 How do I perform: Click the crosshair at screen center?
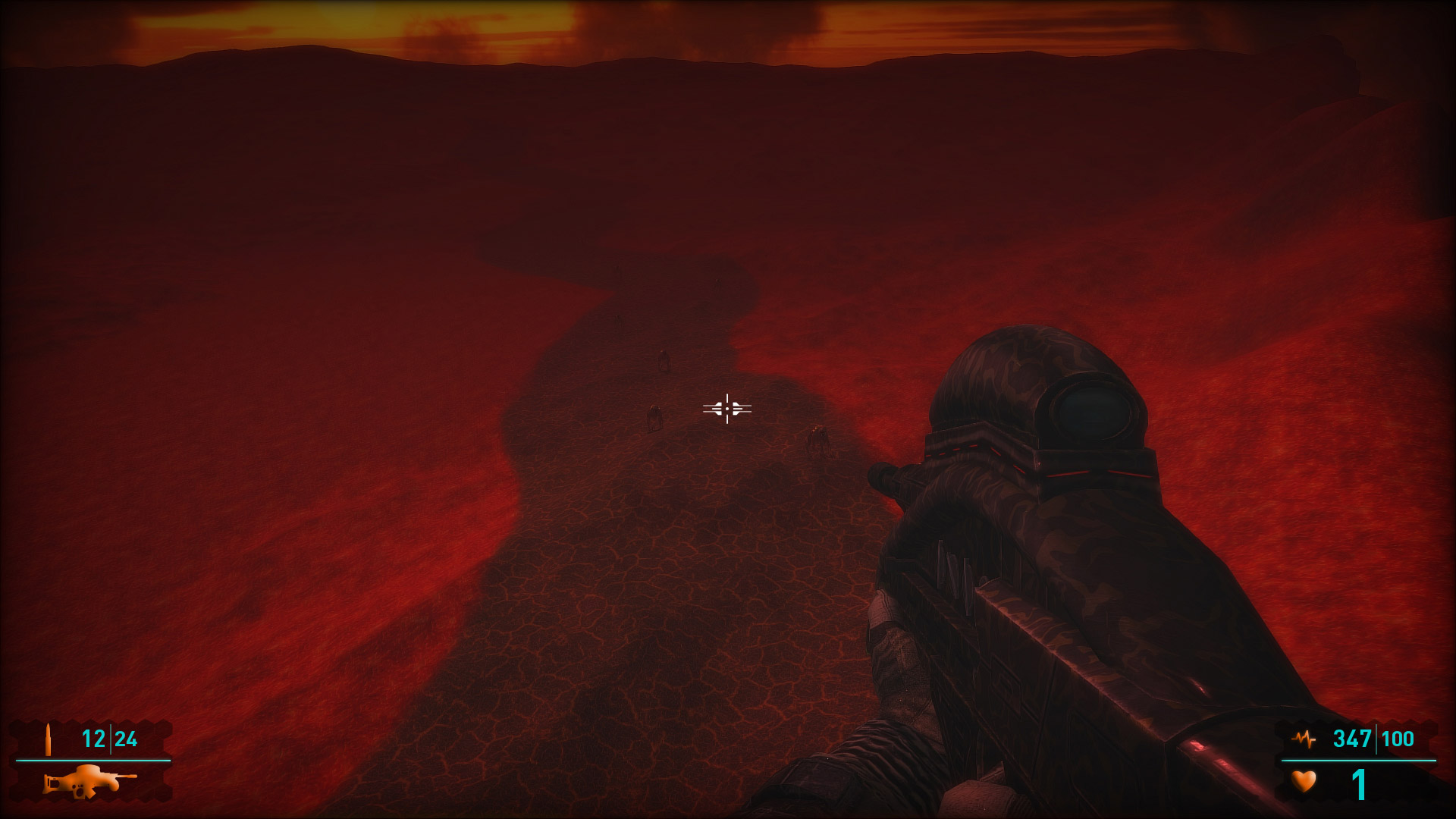727,409
